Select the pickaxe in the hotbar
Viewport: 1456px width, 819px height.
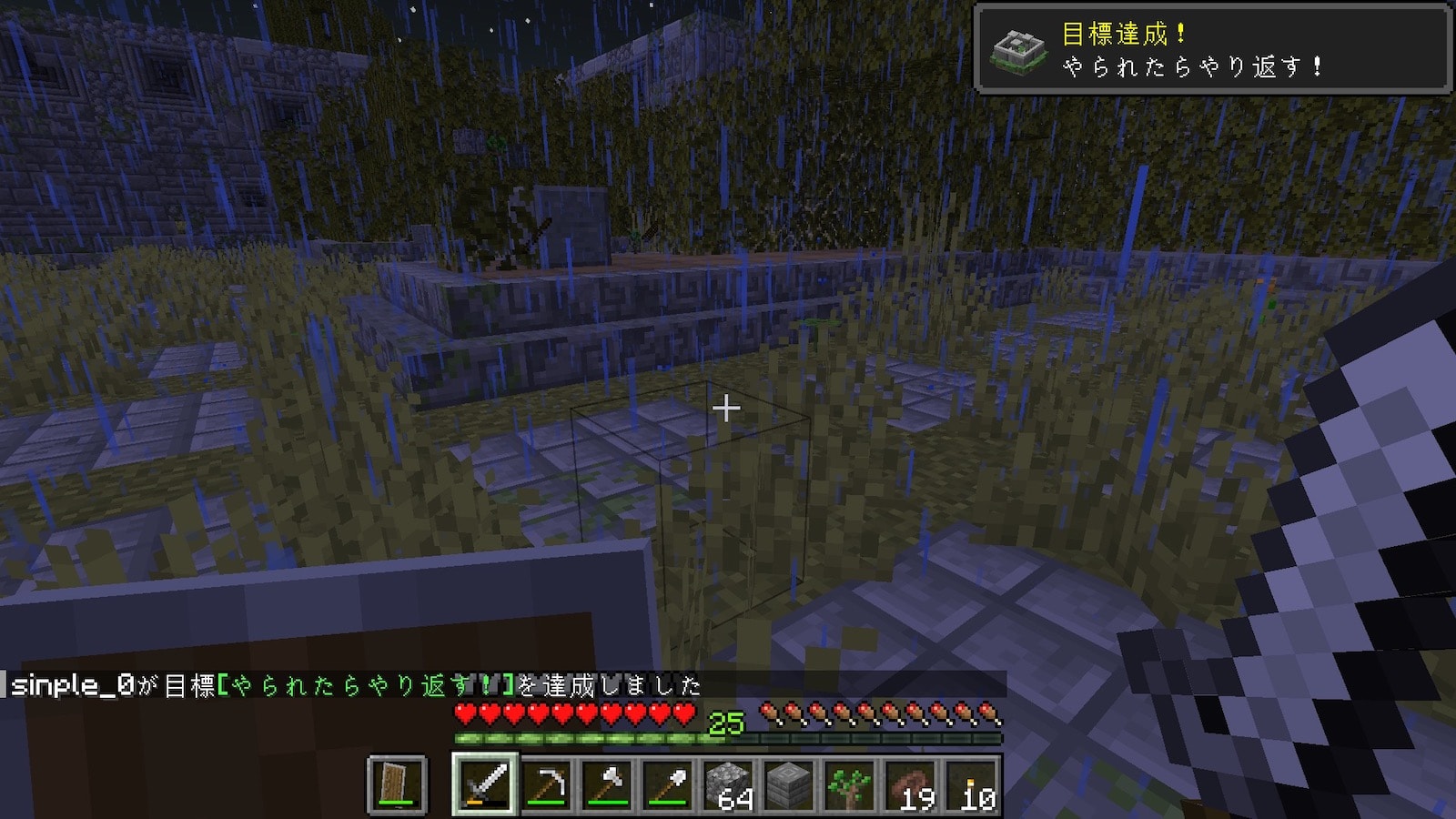[x=546, y=784]
